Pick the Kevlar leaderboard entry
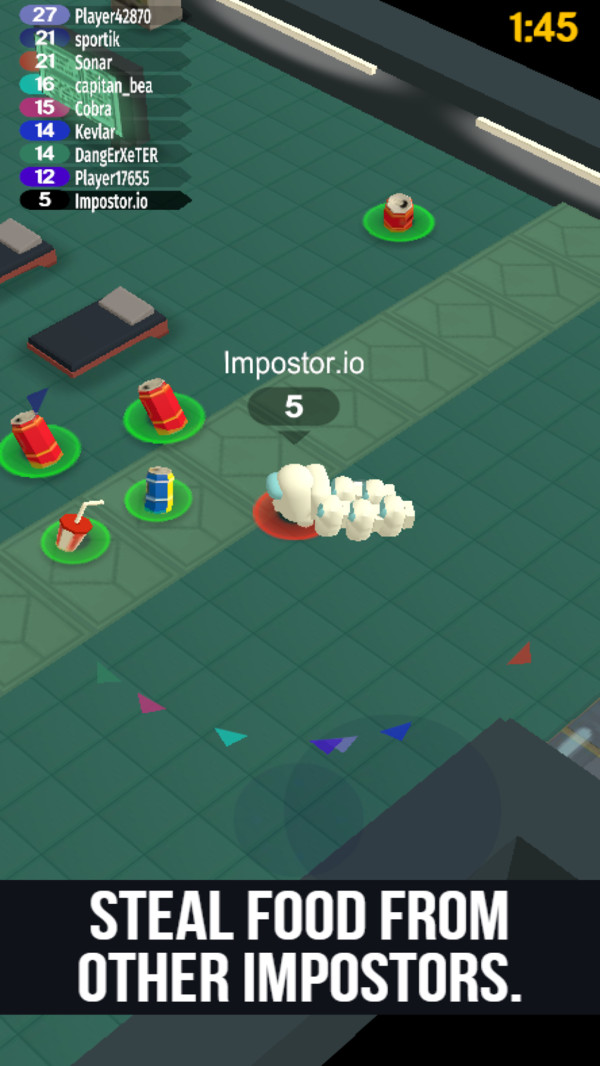 [104, 131]
